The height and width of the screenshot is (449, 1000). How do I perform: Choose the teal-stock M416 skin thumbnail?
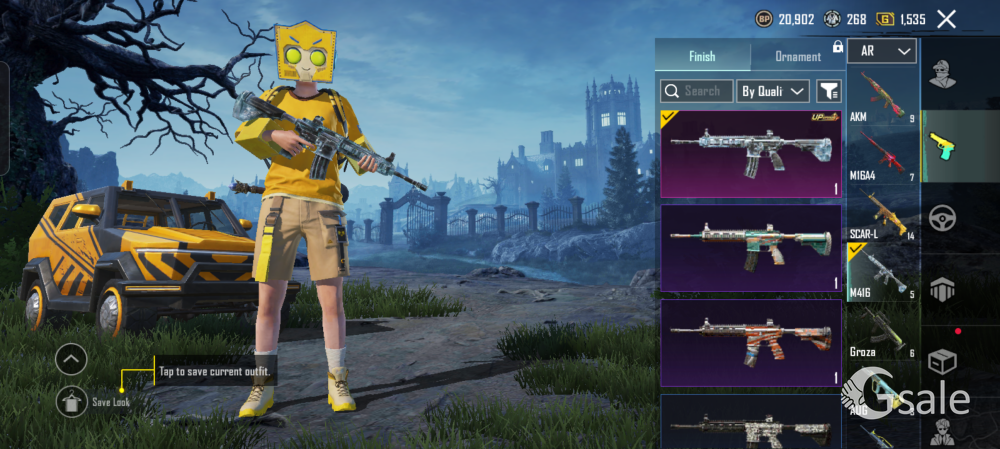pyautogui.click(x=750, y=248)
